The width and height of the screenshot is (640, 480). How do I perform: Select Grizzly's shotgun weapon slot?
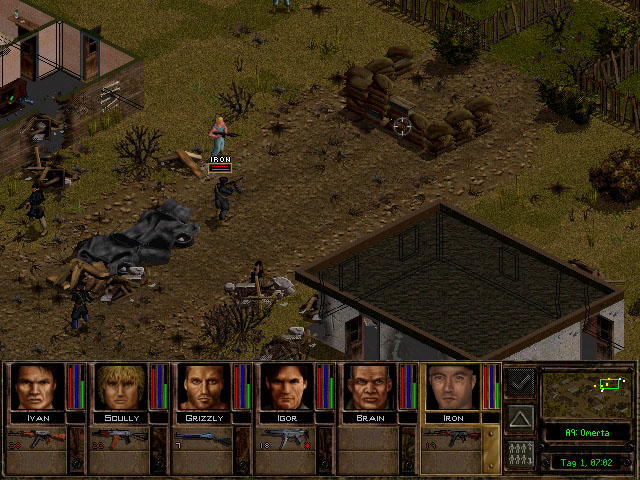(203, 437)
